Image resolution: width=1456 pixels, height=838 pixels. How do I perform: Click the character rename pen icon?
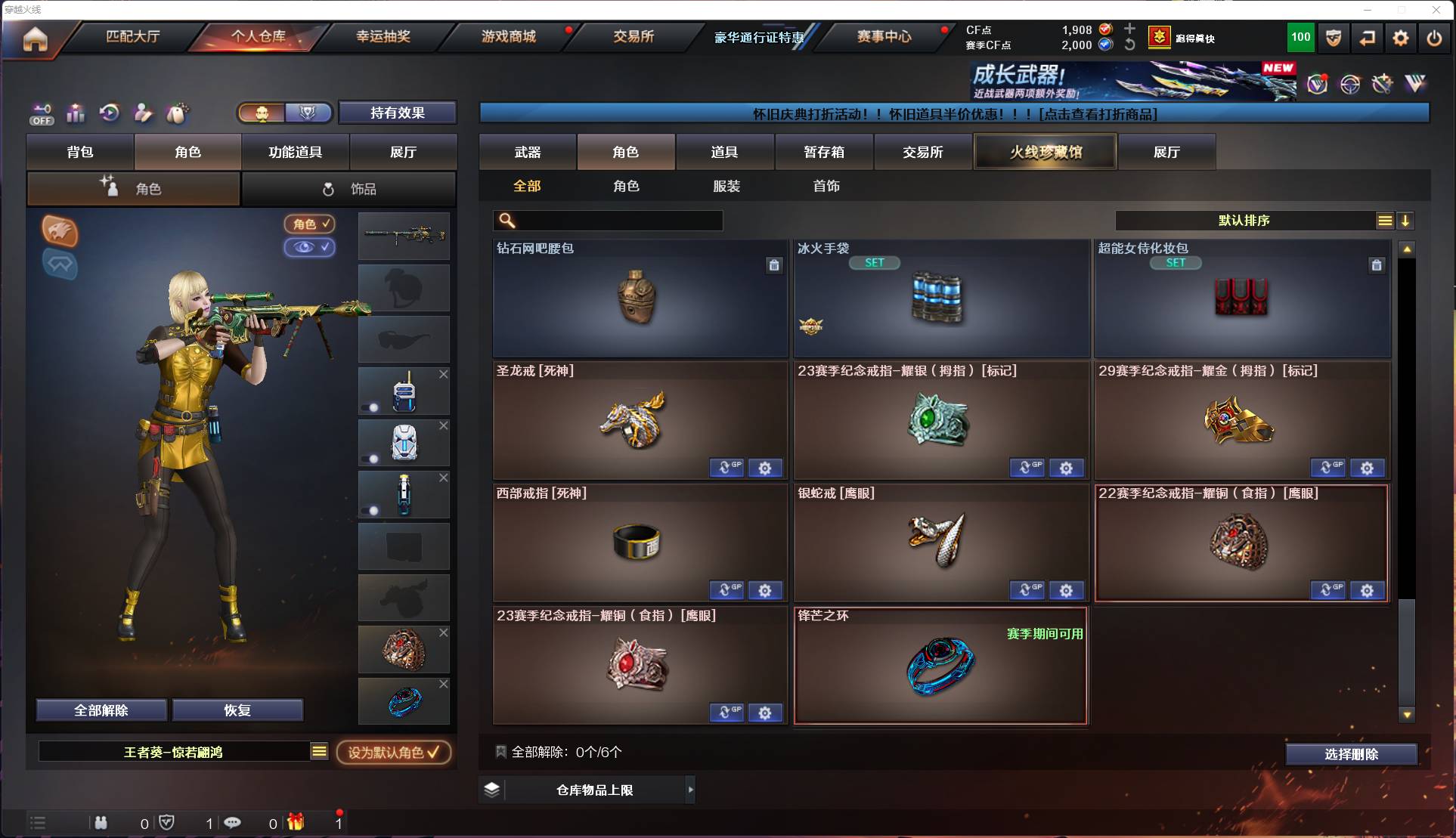(143, 113)
